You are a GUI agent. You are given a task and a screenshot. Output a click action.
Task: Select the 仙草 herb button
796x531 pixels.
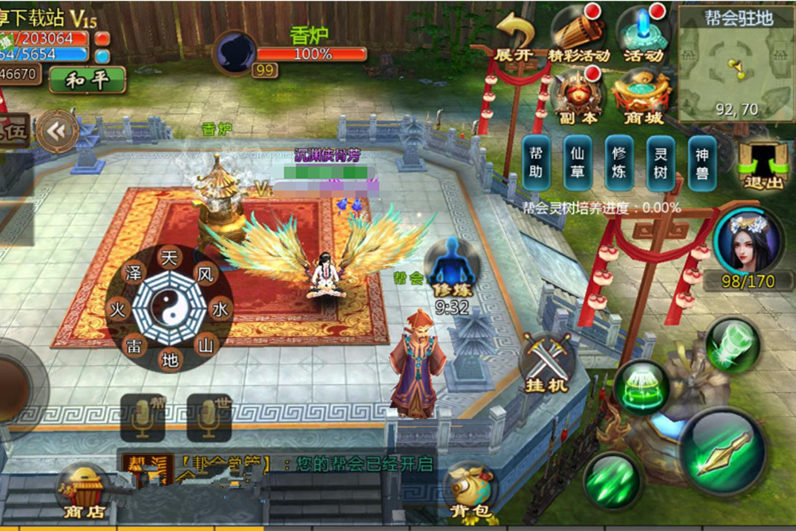click(578, 164)
